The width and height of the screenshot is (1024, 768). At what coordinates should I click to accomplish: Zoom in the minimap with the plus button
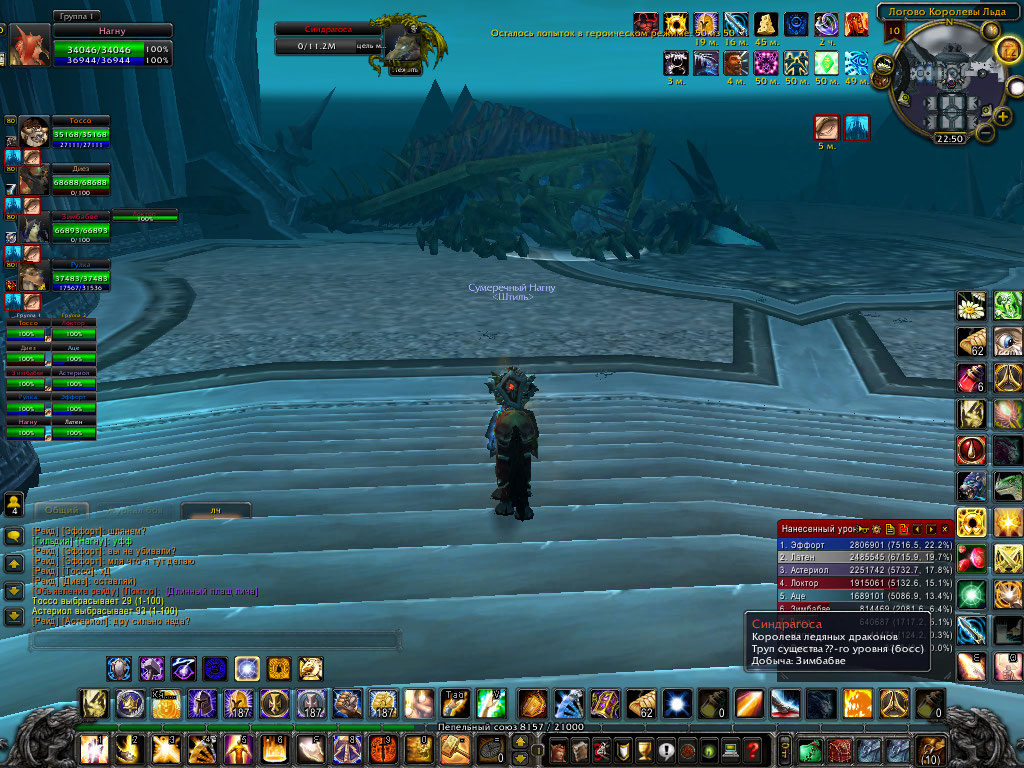[1004, 116]
